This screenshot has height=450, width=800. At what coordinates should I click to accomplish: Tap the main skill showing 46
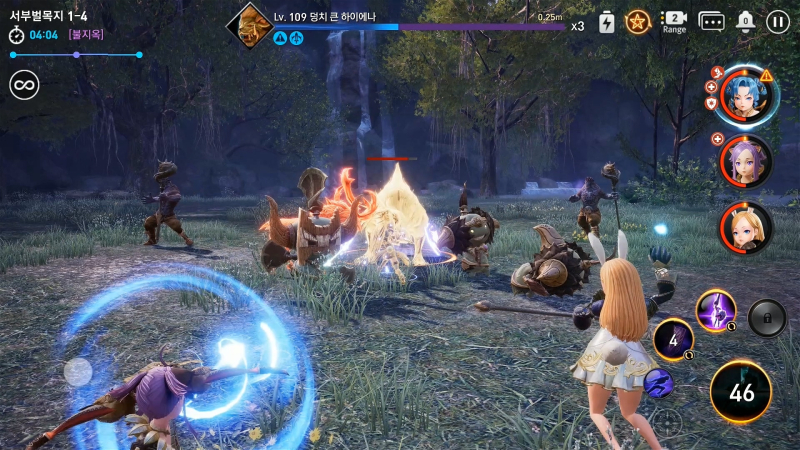coord(741,392)
